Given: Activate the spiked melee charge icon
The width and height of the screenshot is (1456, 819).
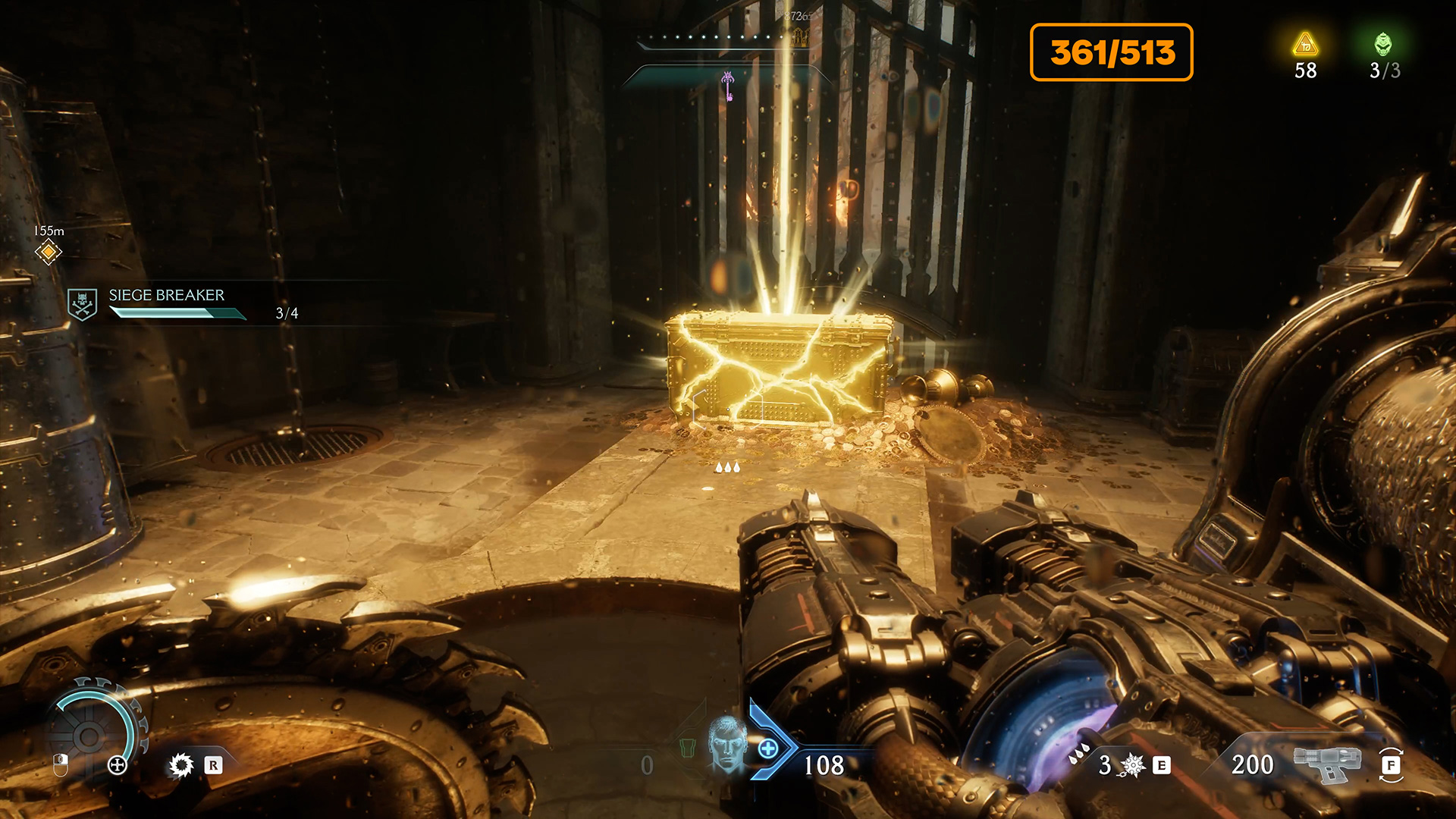Looking at the screenshot, I should point(1132,765).
